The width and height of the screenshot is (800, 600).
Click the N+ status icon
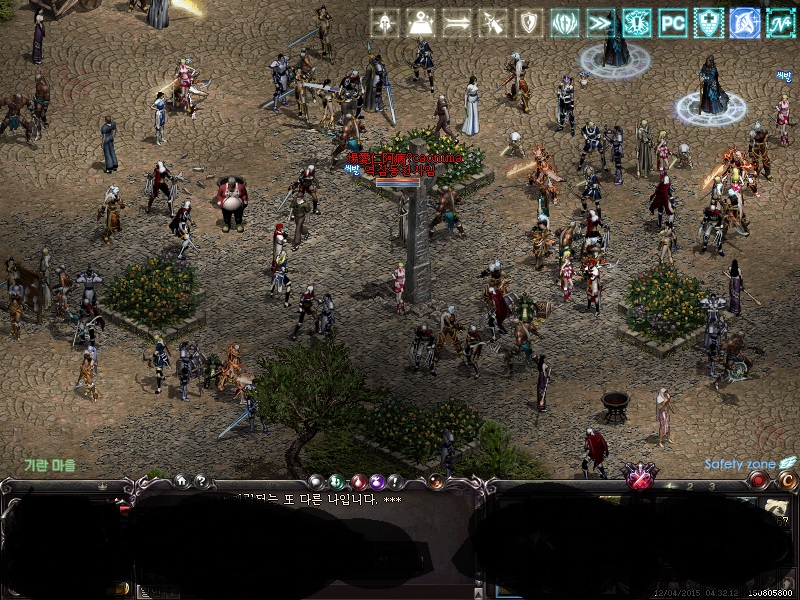(781, 22)
